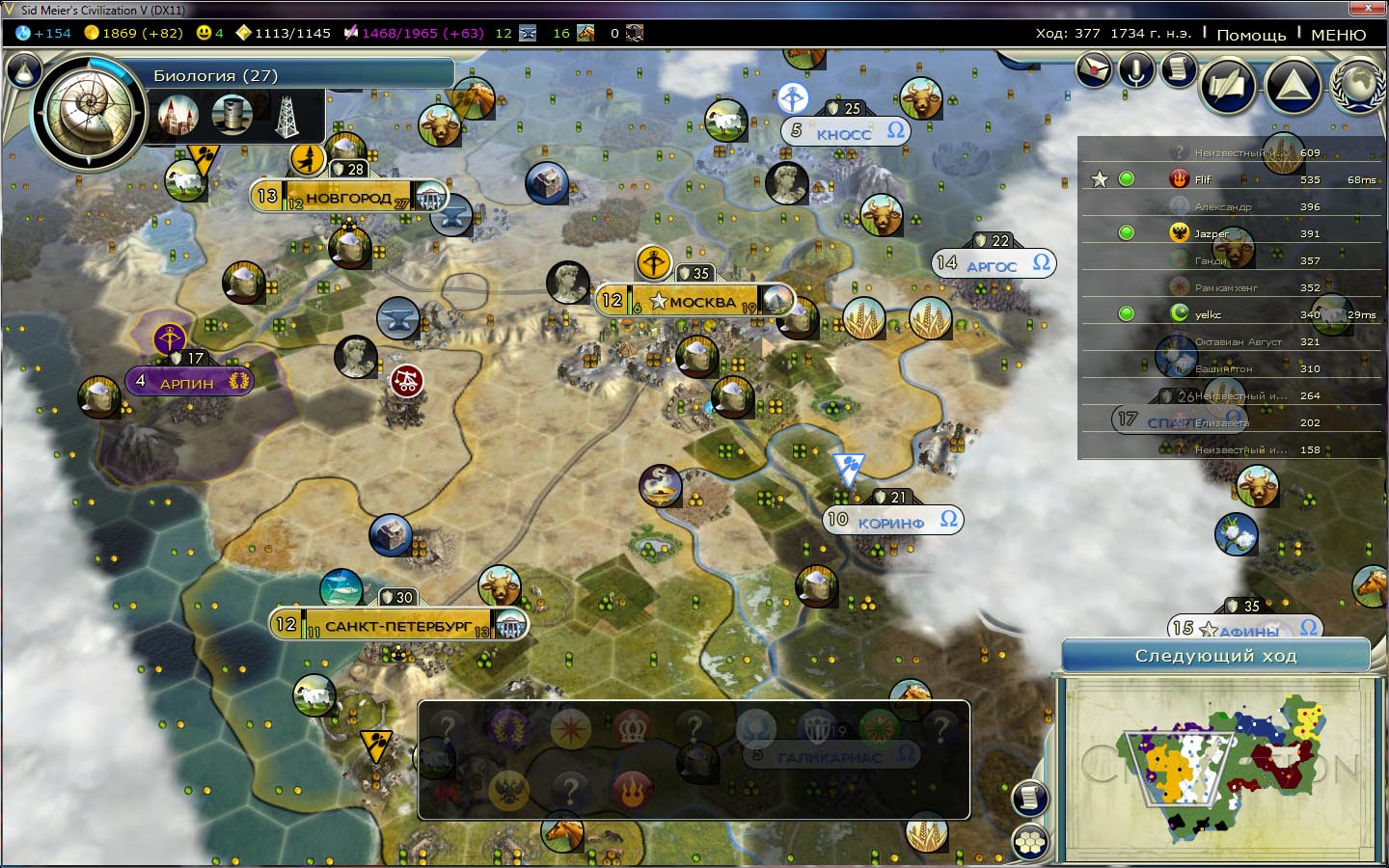Viewport: 1389px width, 868px height.
Task: Open the triangle advisors button
Action: [x=1294, y=87]
